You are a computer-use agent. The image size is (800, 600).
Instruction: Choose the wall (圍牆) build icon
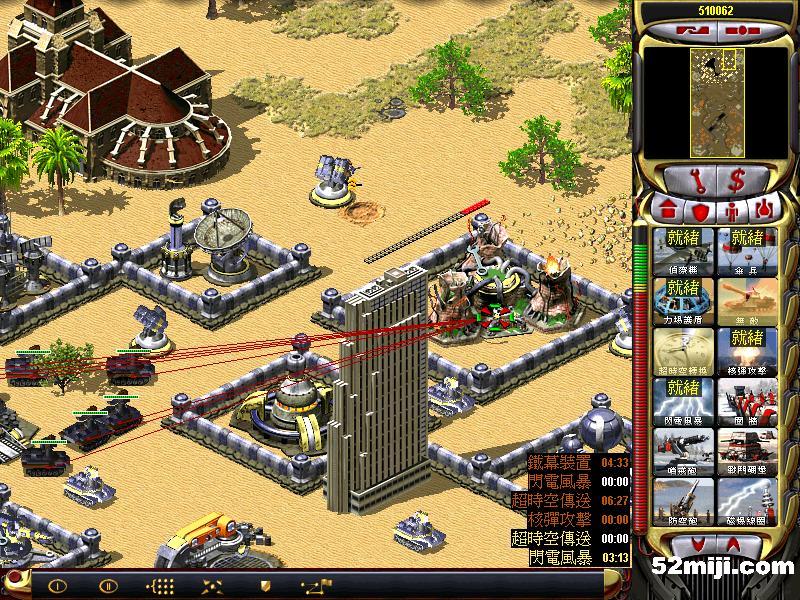tap(746, 402)
